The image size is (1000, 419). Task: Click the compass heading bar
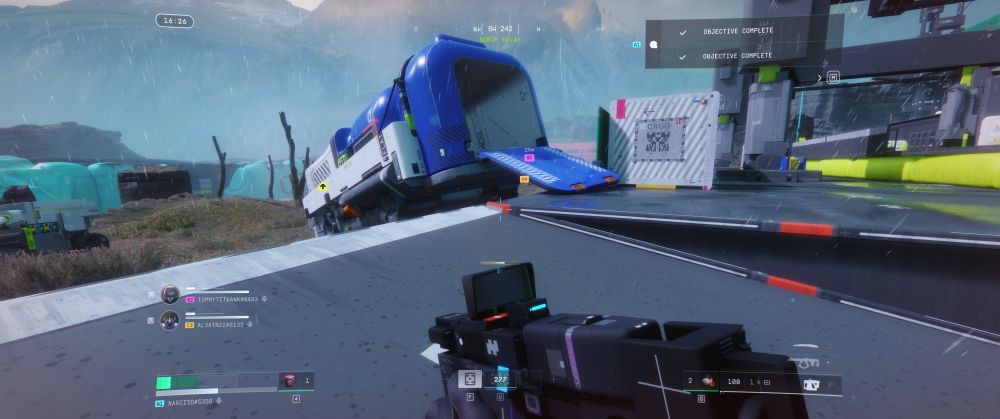coord(500,30)
